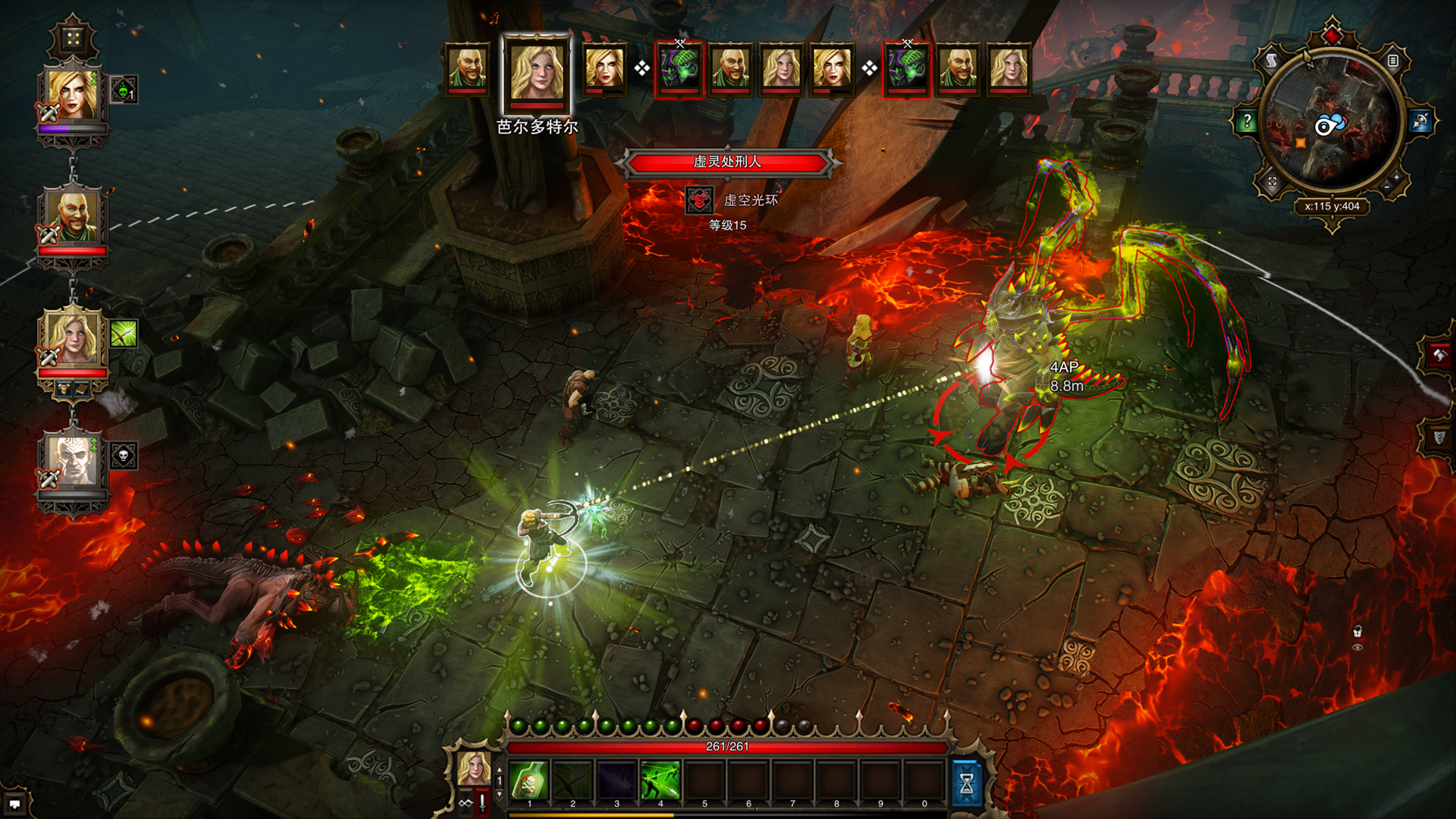Open the log icon at the minimap's top right
This screenshot has height=819, width=1456.
point(1393,61)
